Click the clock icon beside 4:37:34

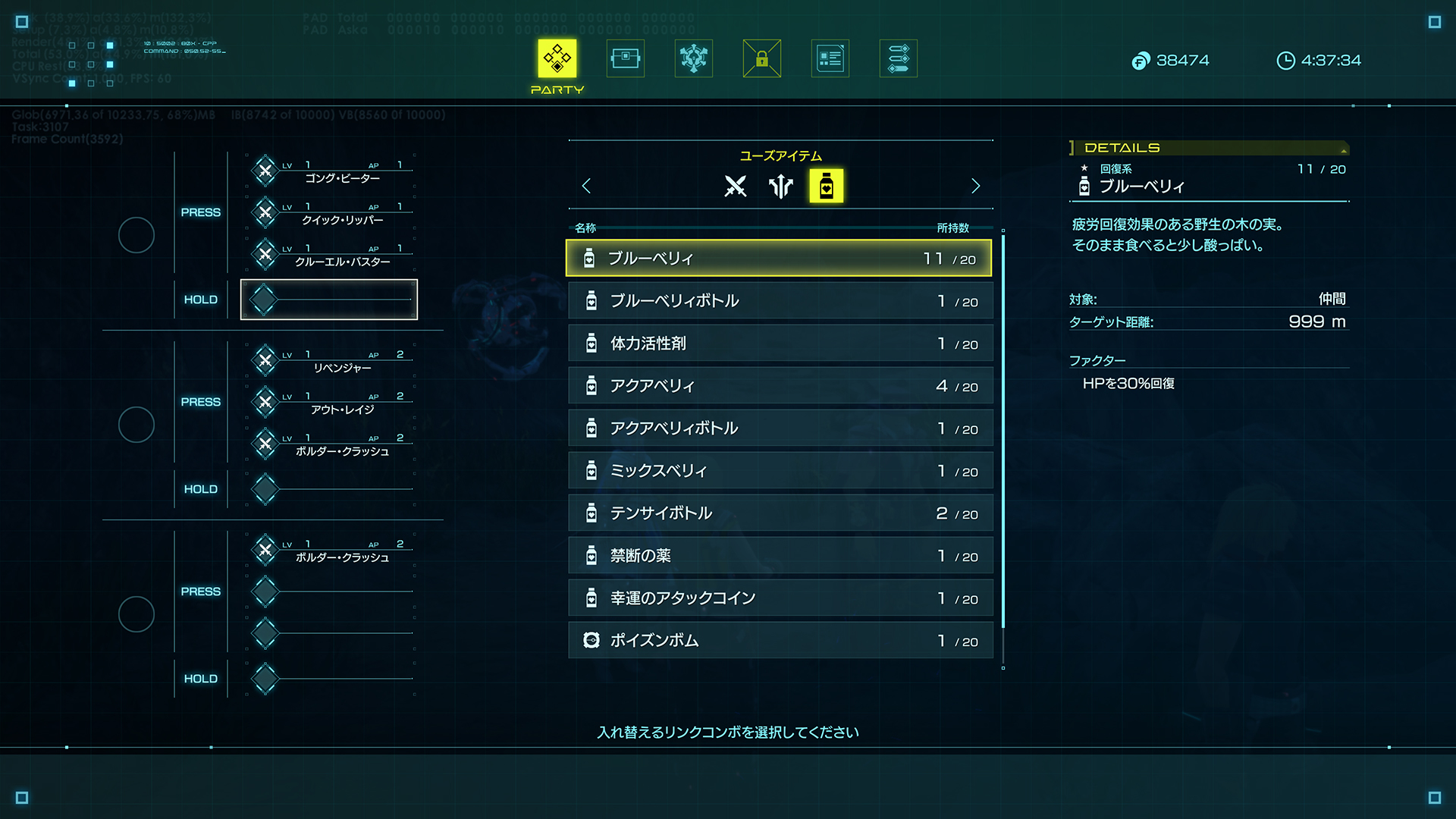coord(1286,61)
